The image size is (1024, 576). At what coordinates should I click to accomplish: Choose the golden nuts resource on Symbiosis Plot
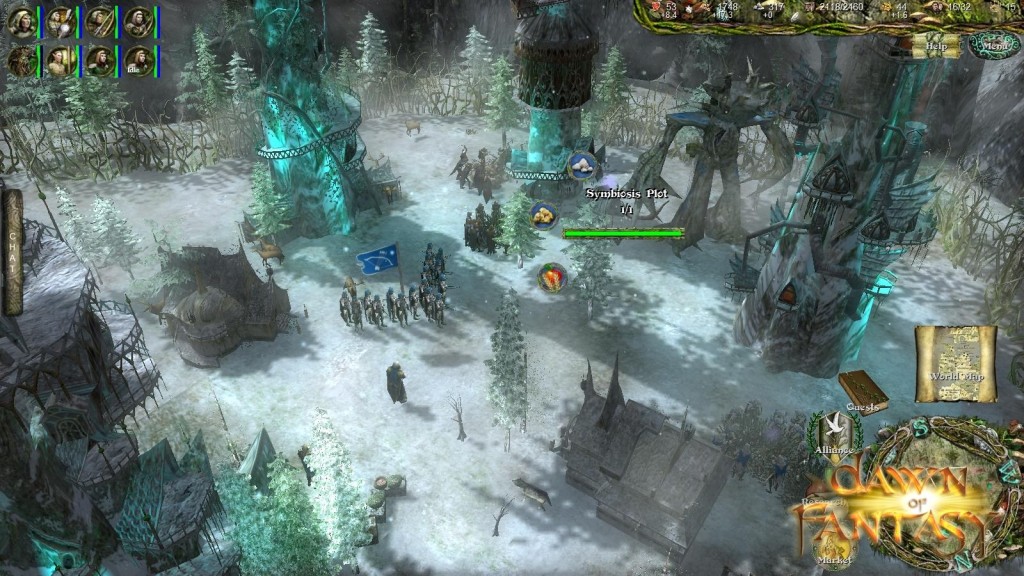coord(543,216)
